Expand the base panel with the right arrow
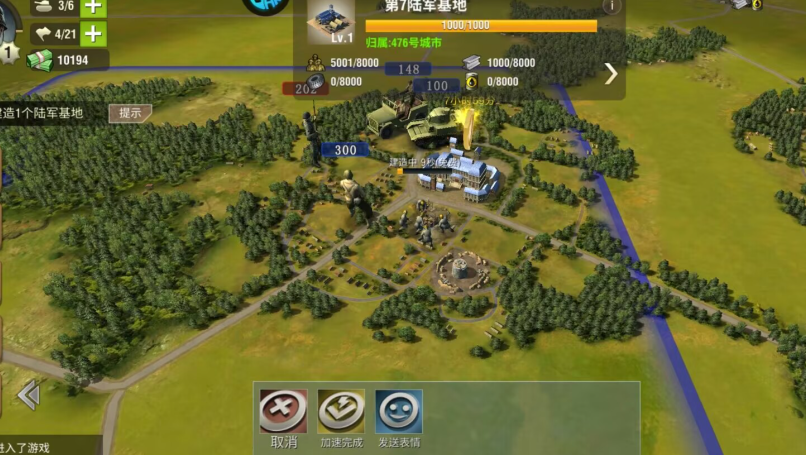 [611, 73]
